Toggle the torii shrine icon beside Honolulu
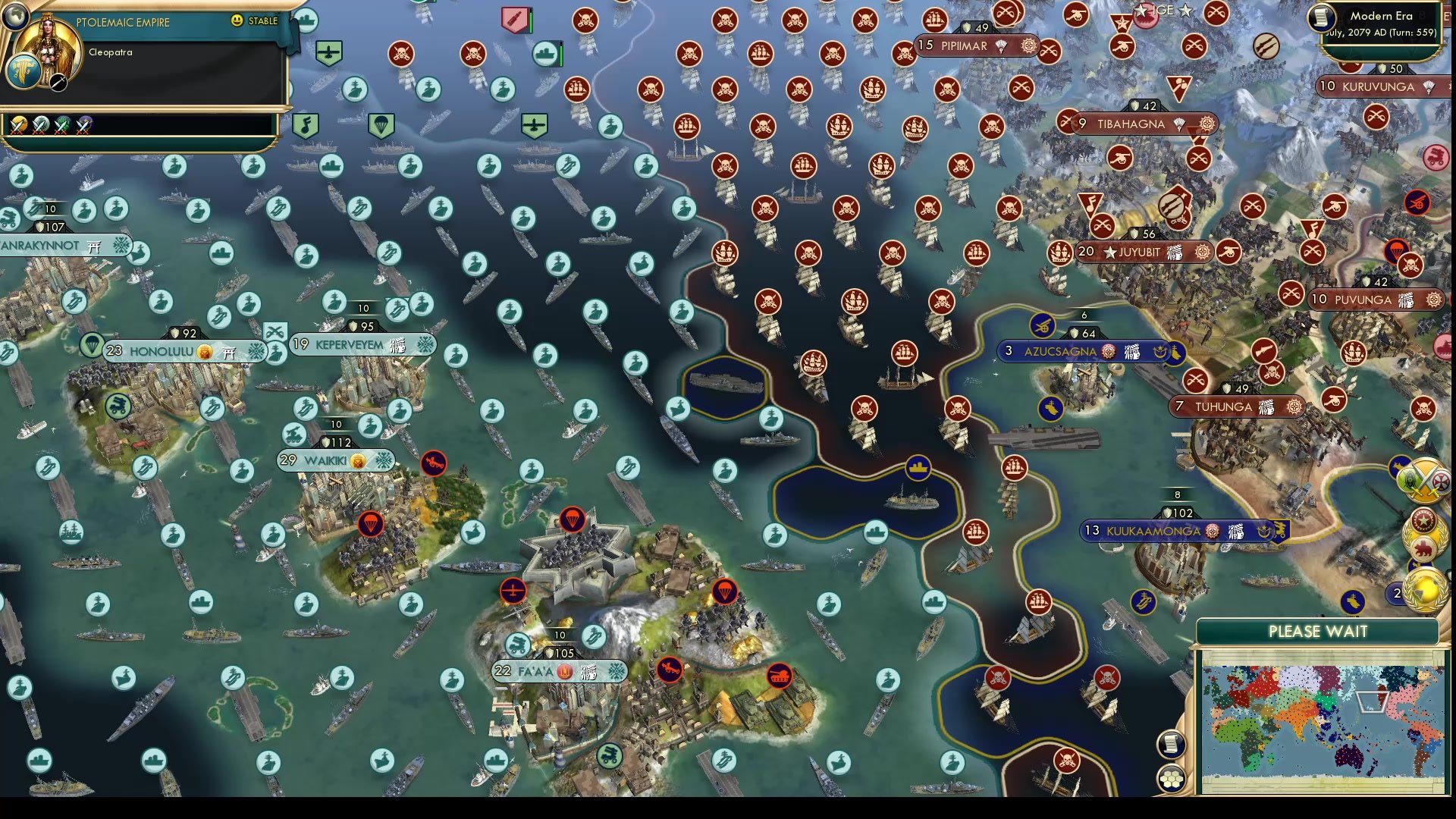1456x819 pixels. (230, 352)
